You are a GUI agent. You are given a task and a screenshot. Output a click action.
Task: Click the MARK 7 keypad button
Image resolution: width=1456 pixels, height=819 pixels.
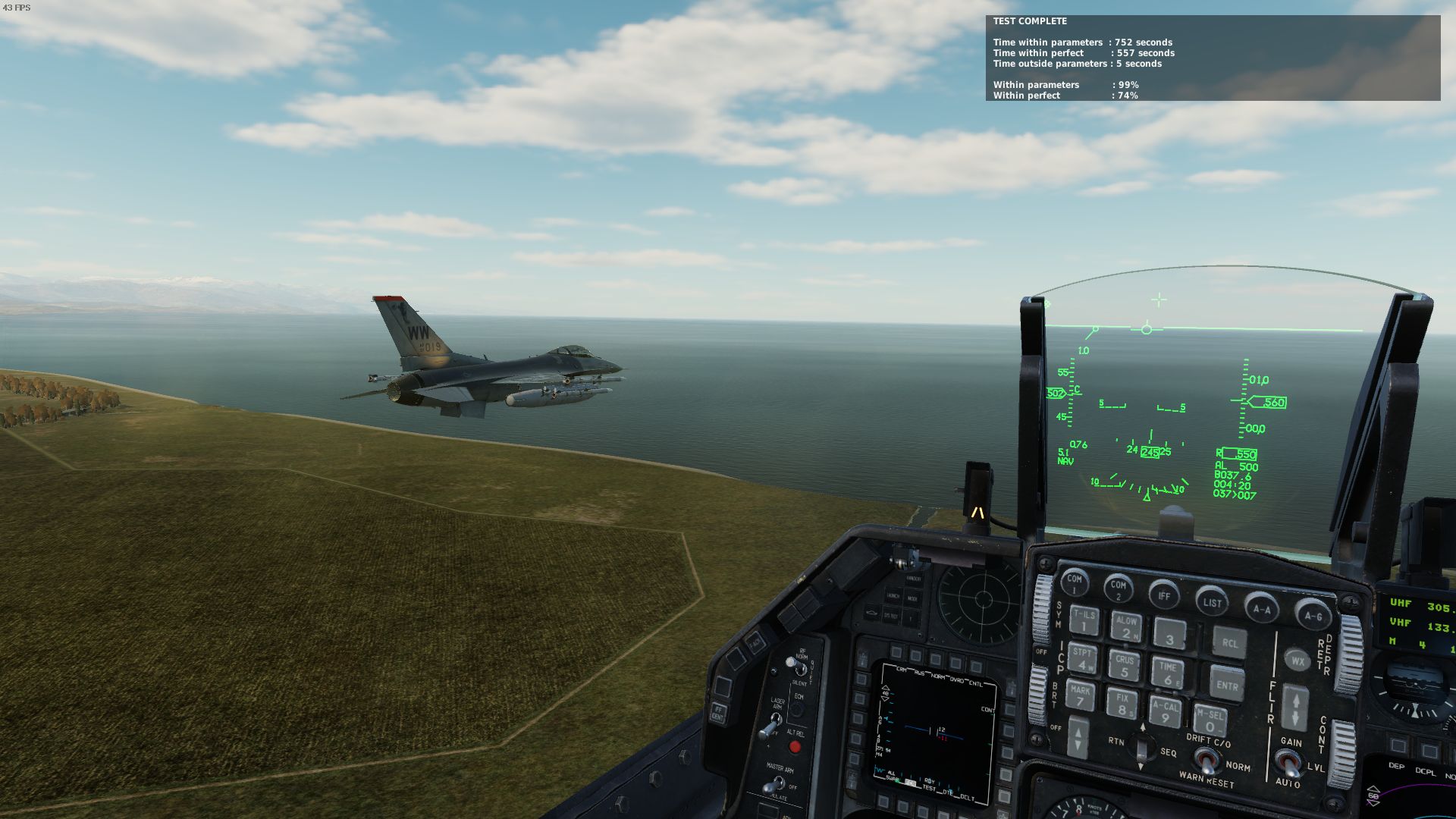pos(1081,695)
